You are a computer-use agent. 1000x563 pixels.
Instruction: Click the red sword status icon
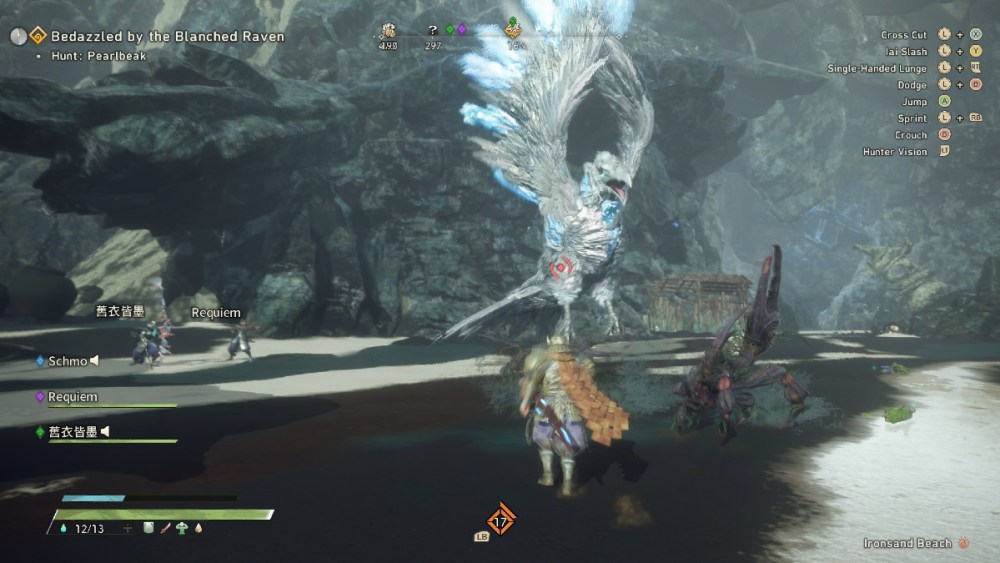pyautogui.click(x=165, y=528)
